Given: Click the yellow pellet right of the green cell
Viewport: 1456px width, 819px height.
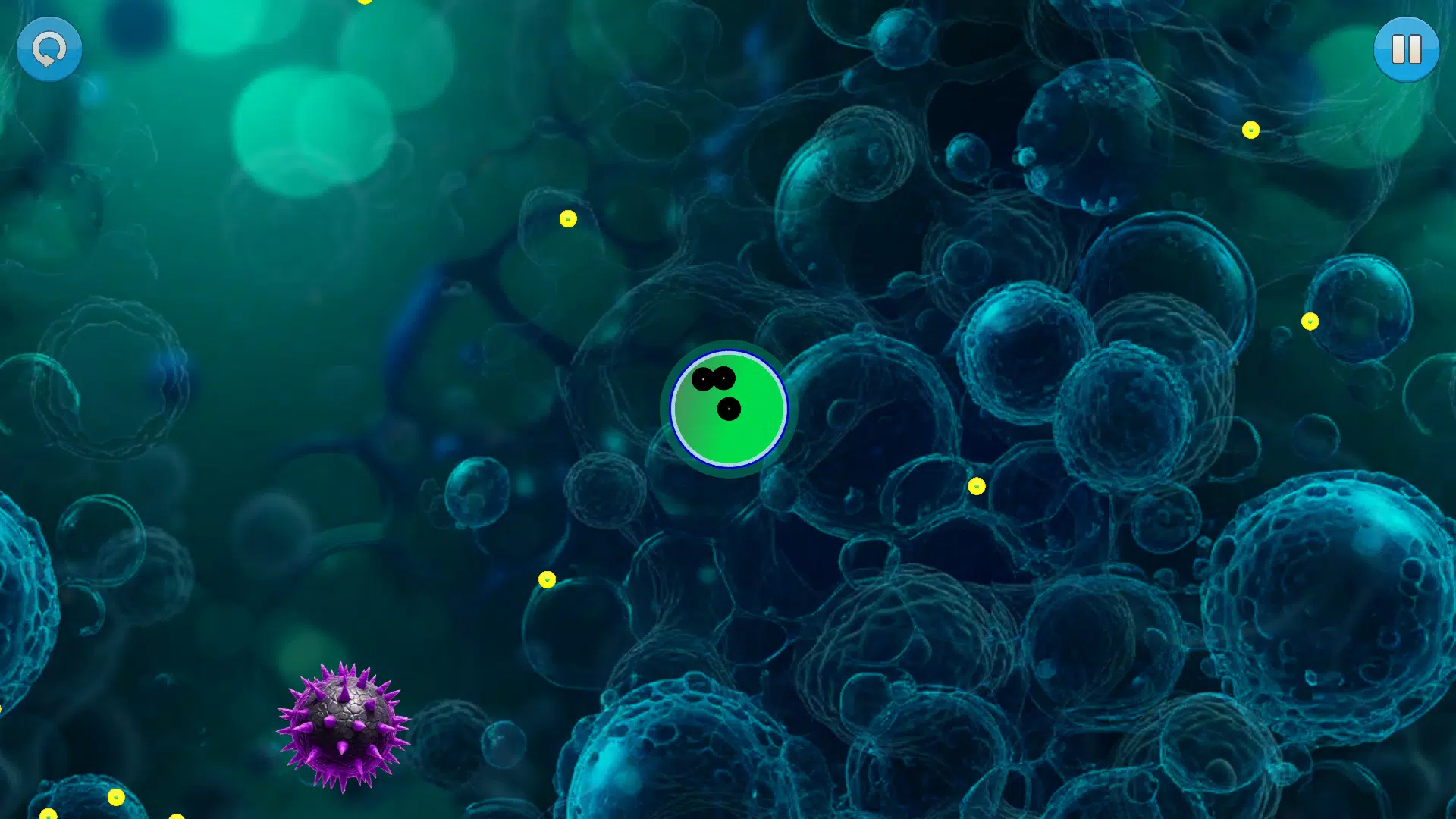Looking at the screenshot, I should click(x=975, y=485).
